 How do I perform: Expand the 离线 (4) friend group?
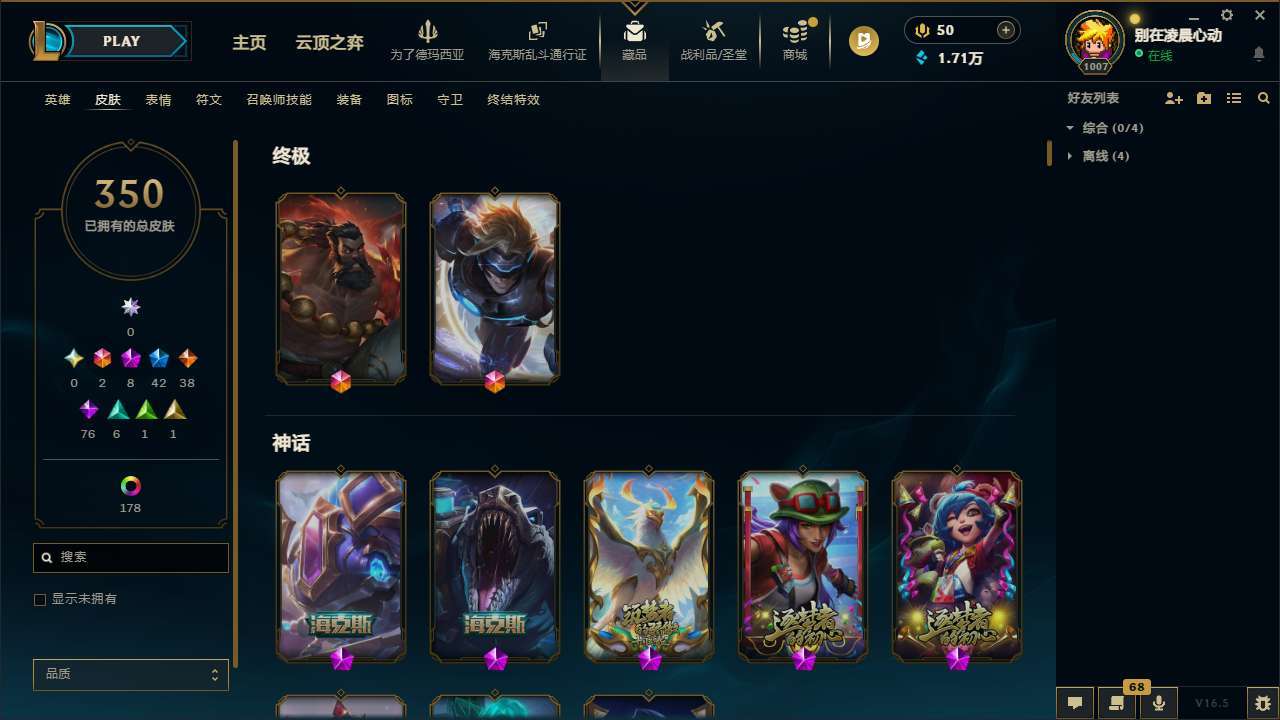(1070, 156)
